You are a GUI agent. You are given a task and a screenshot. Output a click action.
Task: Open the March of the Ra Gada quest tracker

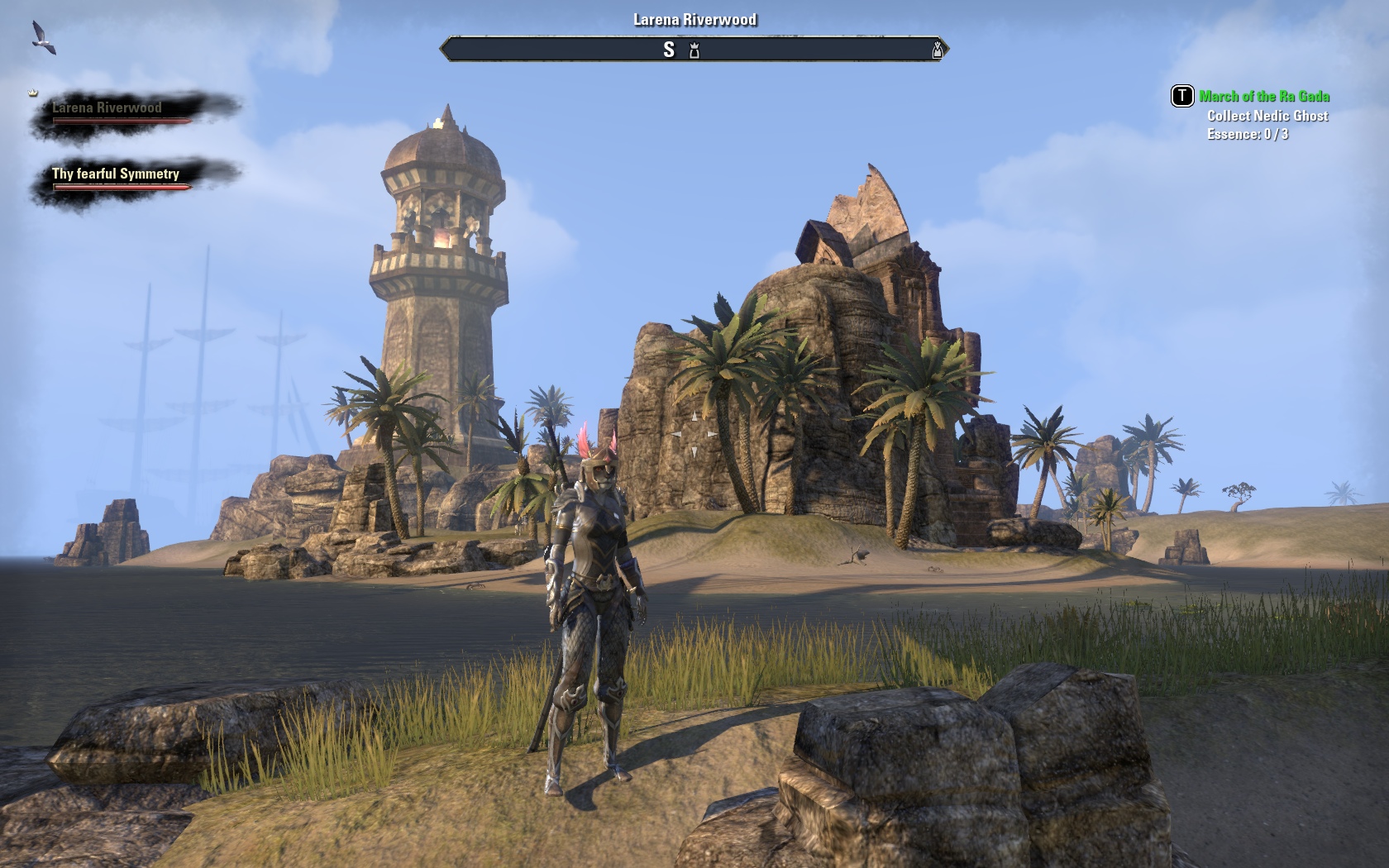[x=1263, y=97]
